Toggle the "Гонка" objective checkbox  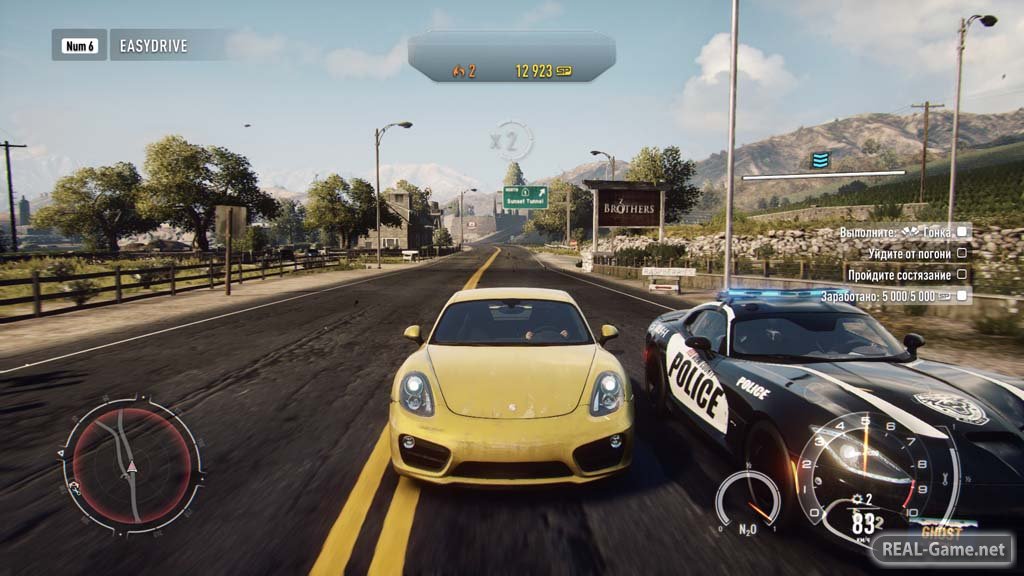click(962, 231)
